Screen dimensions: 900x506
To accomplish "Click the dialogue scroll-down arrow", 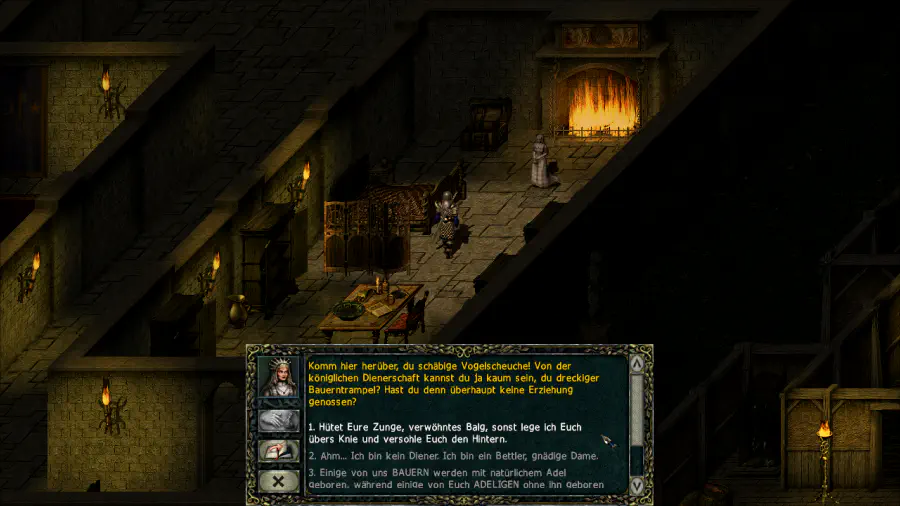I will (636, 485).
